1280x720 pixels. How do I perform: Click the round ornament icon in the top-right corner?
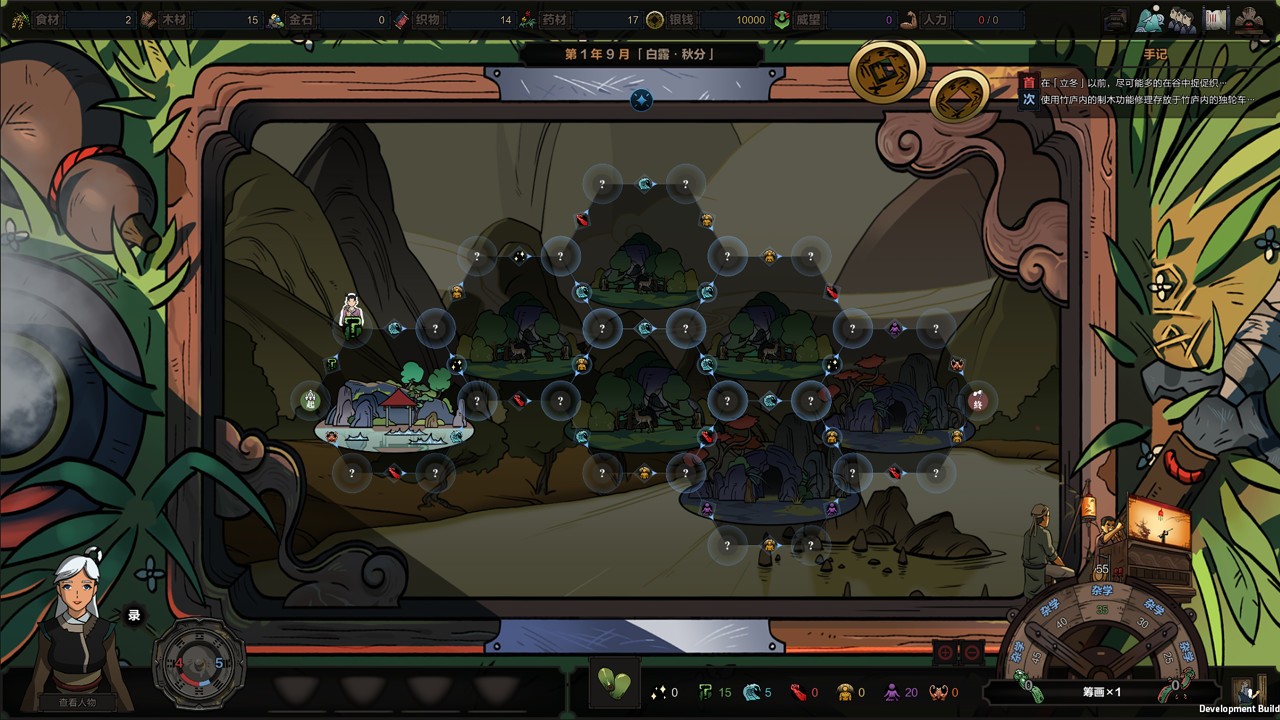point(1249,19)
